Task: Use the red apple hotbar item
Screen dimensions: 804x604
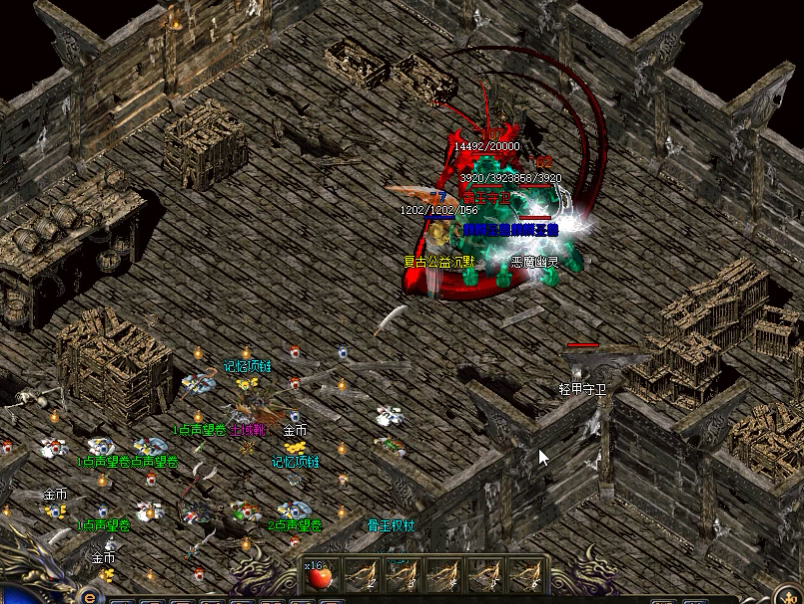Action: coord(320,578)
